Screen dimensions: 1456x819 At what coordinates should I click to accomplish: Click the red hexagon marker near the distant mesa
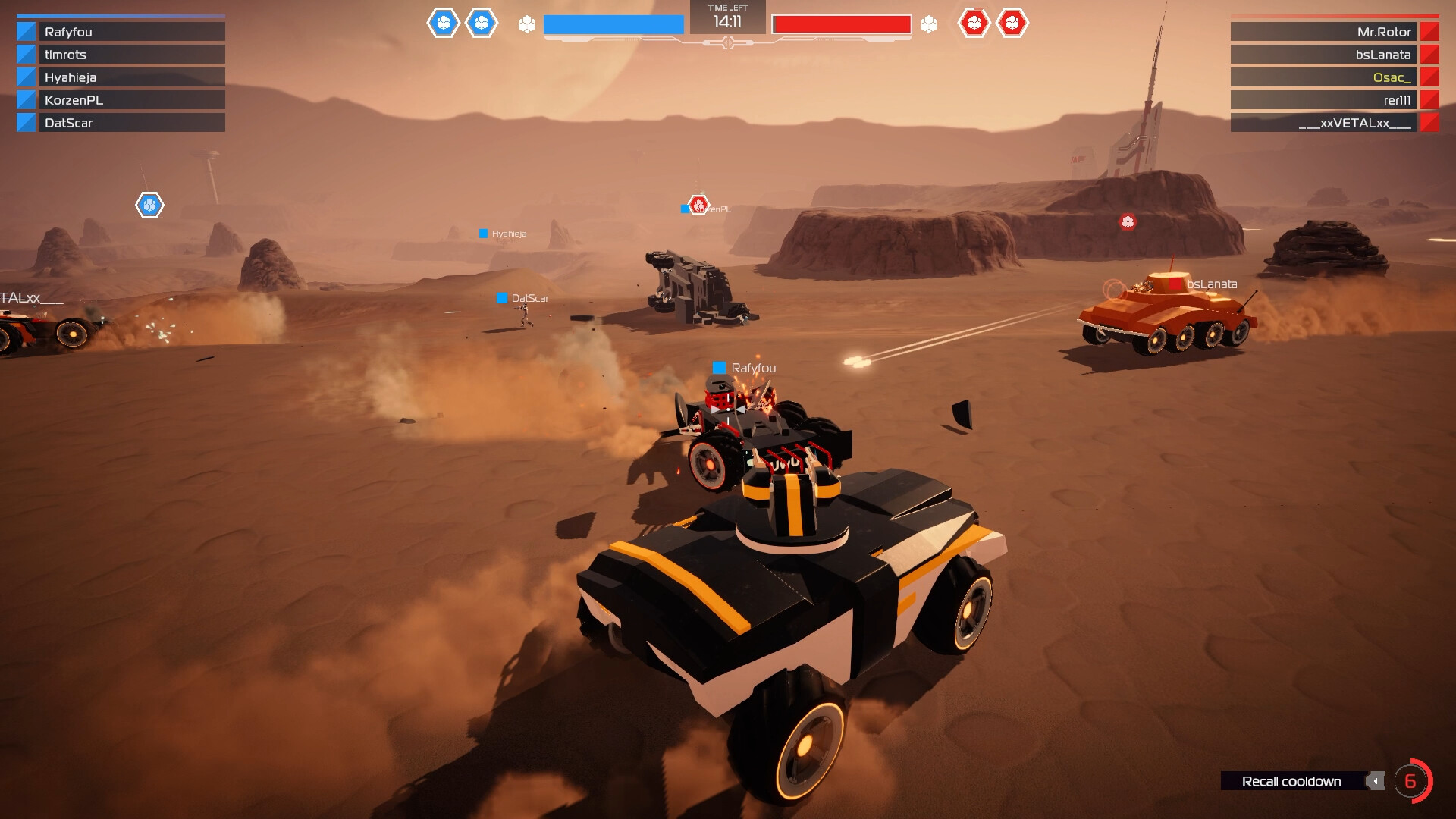1128,222
